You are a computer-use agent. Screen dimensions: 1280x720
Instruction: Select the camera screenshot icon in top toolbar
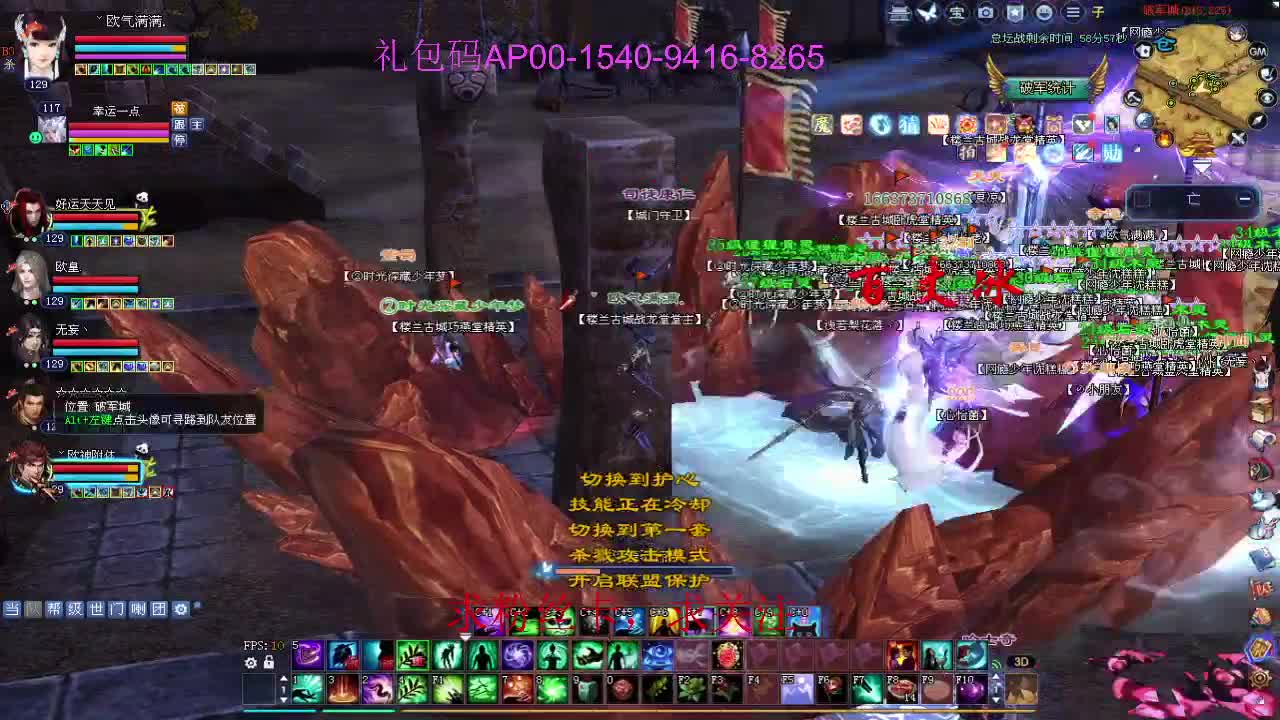(986, 12)
